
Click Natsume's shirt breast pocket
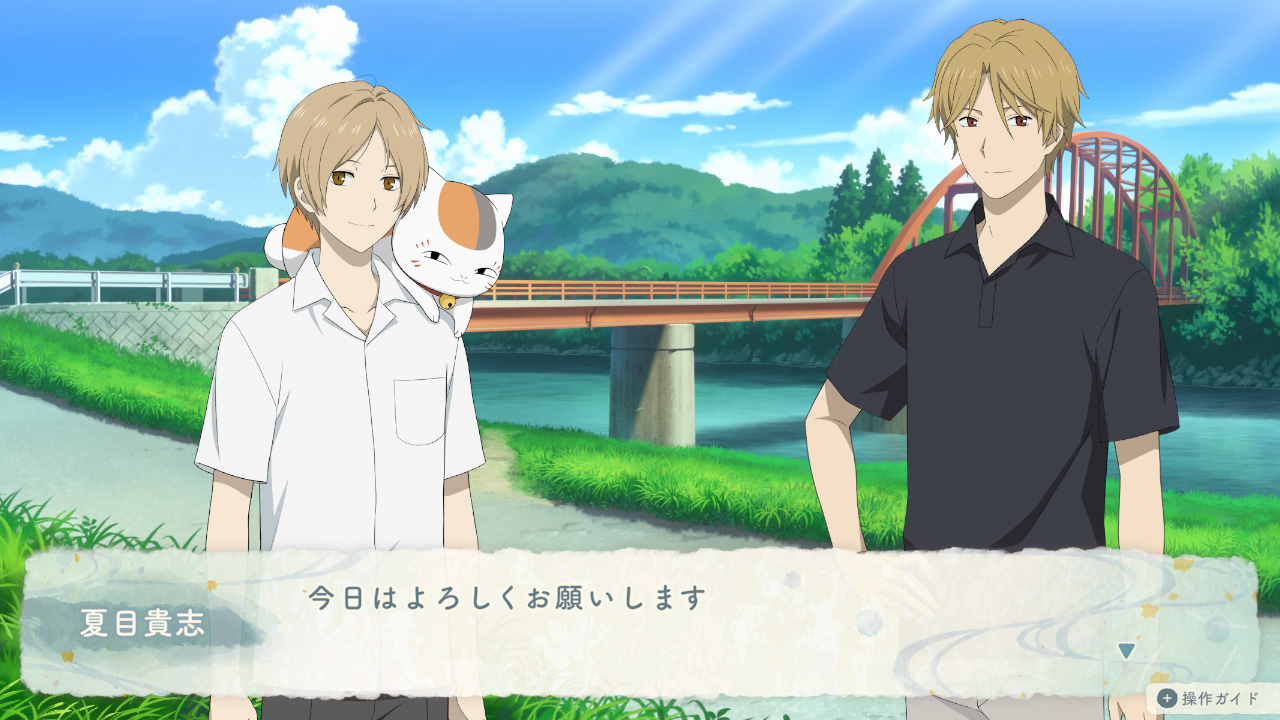[420, 410]
